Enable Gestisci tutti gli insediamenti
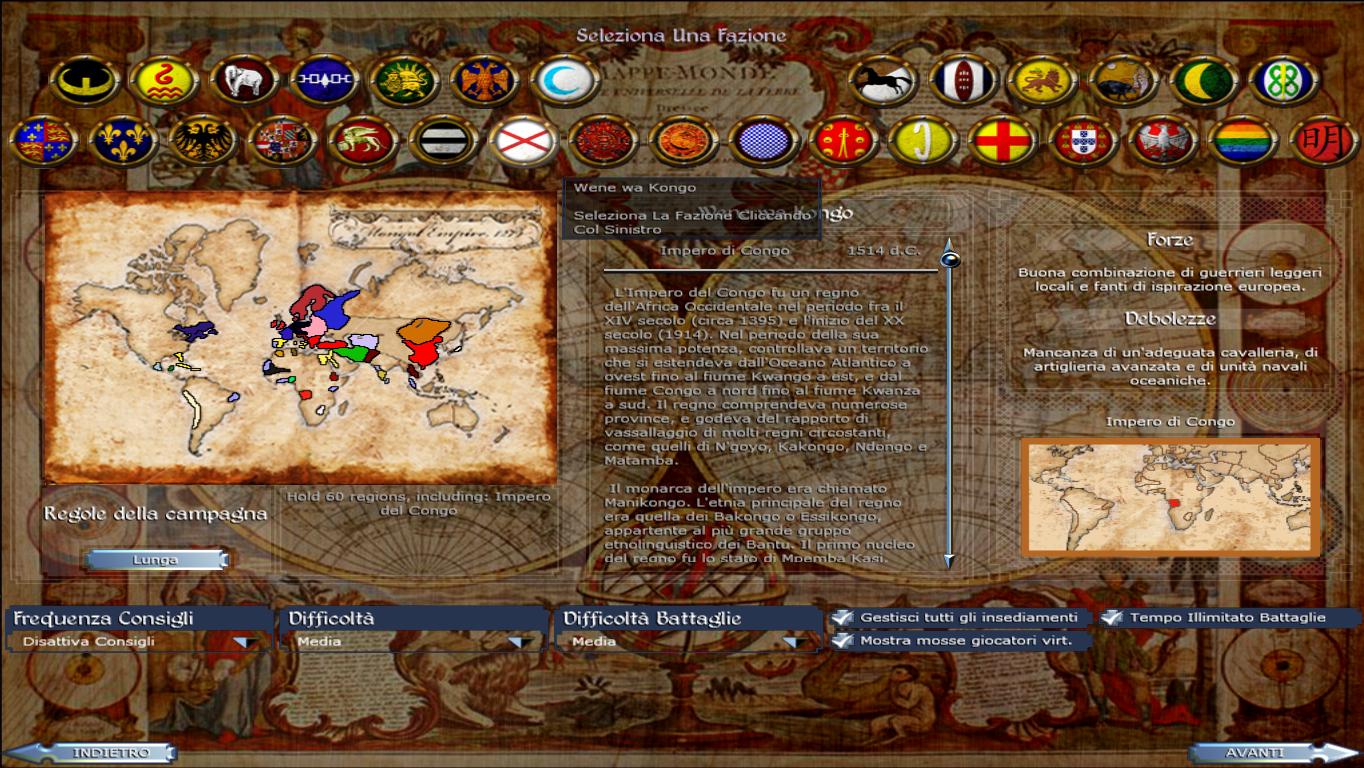The width and height of the screenshot is (1364, 768). pyautogui.click(x=841, y=617)
